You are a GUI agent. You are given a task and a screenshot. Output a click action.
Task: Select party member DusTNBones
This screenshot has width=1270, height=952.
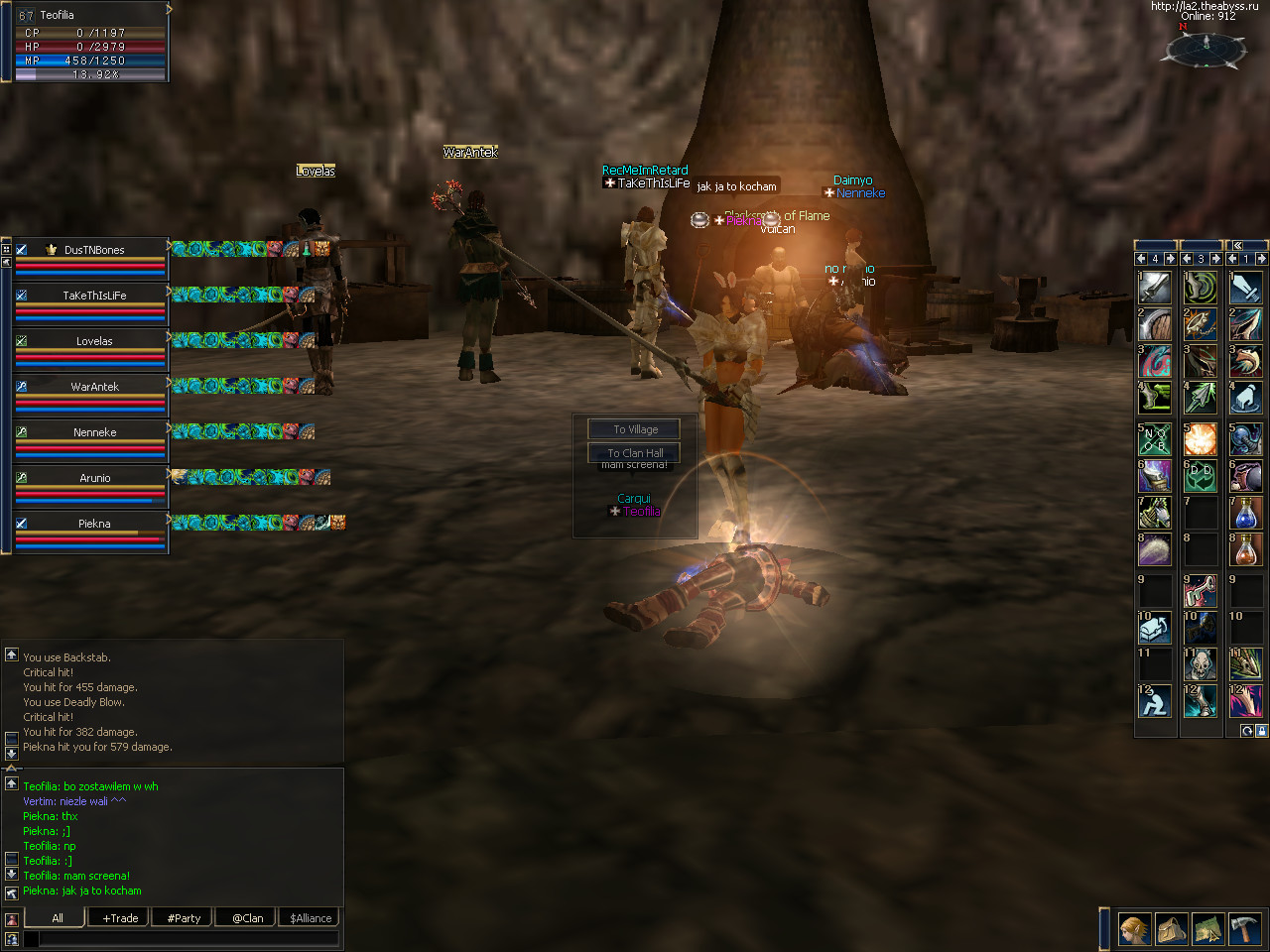click(94, 250)
